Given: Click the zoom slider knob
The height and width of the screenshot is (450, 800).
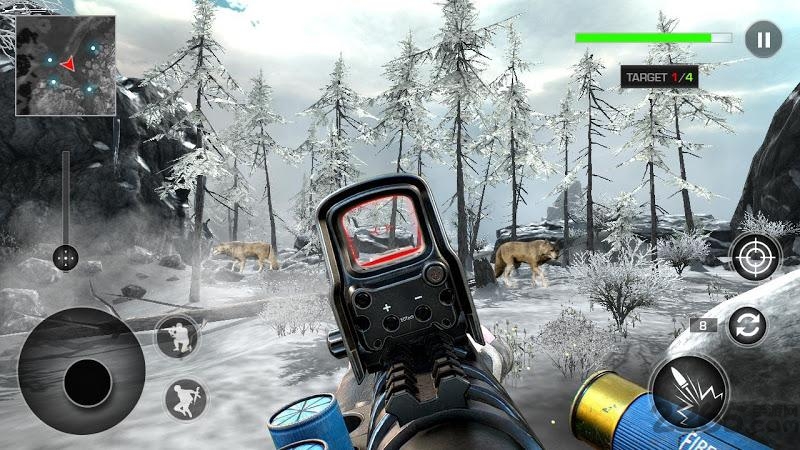Looking at the screenshot, I should pos(66,257).
